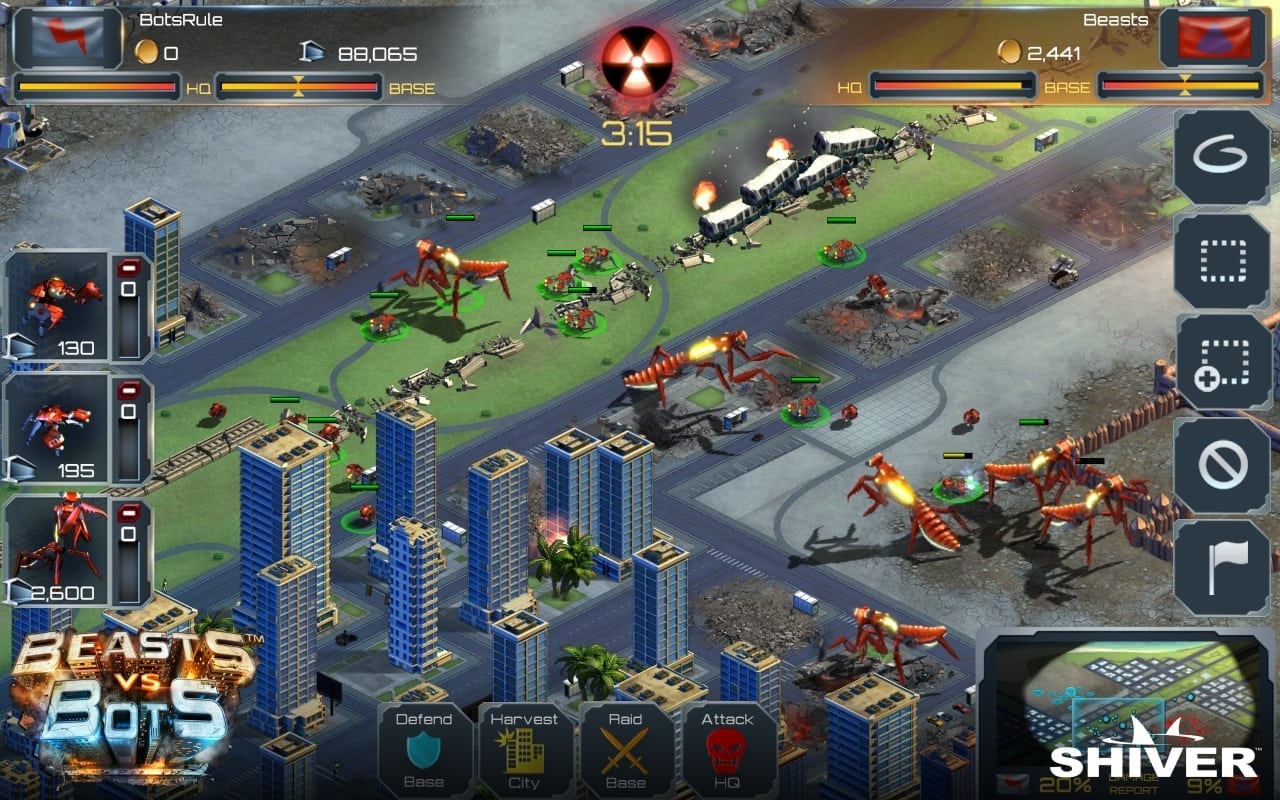Choose the 195-cost beast unit card

(58, 430)
